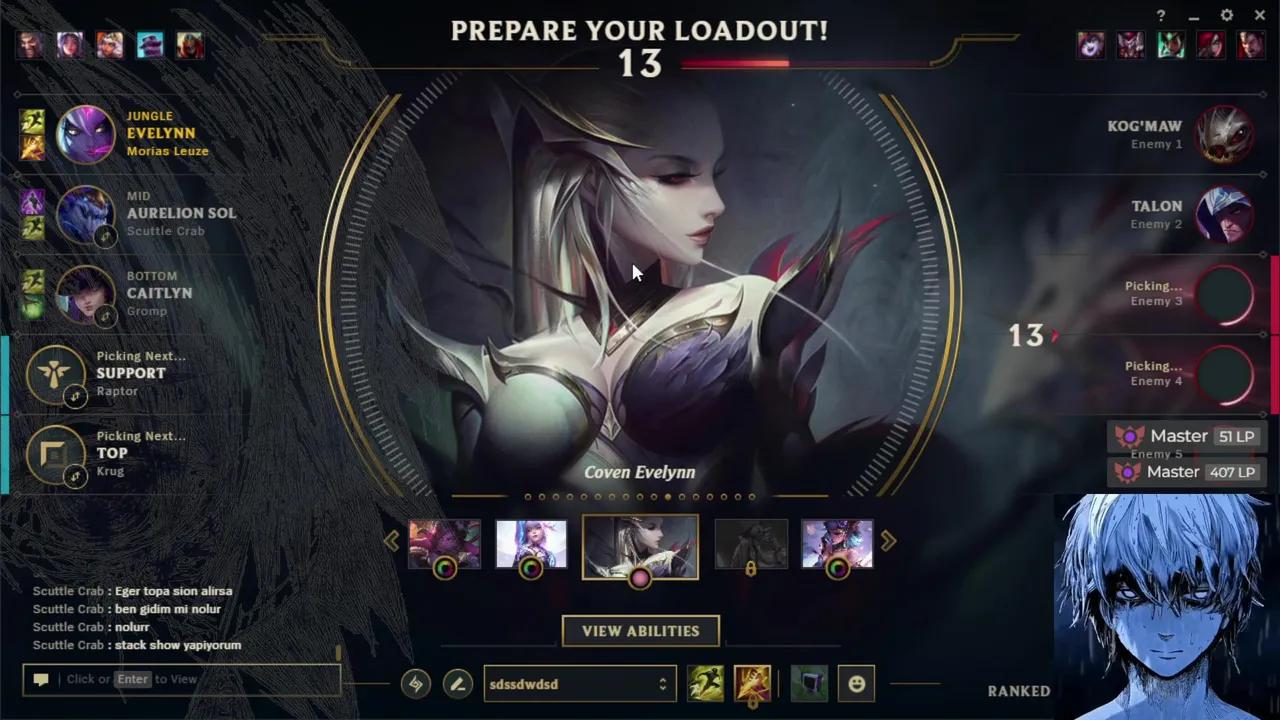Select the Ghost summoner spell icon
This screenshot has width=1280, height=720.
point(706,684)
